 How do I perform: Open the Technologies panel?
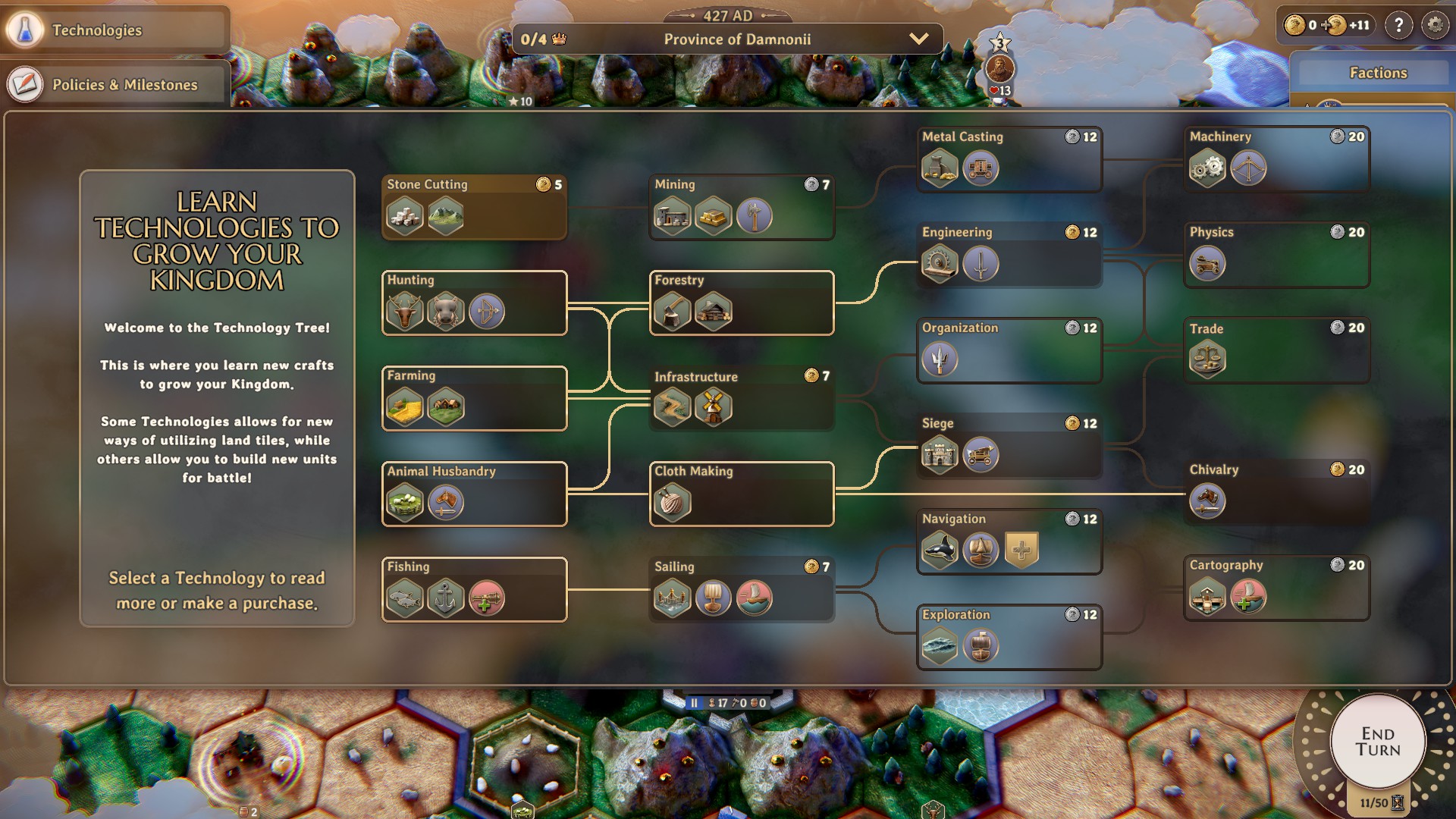tap(114, 30)
